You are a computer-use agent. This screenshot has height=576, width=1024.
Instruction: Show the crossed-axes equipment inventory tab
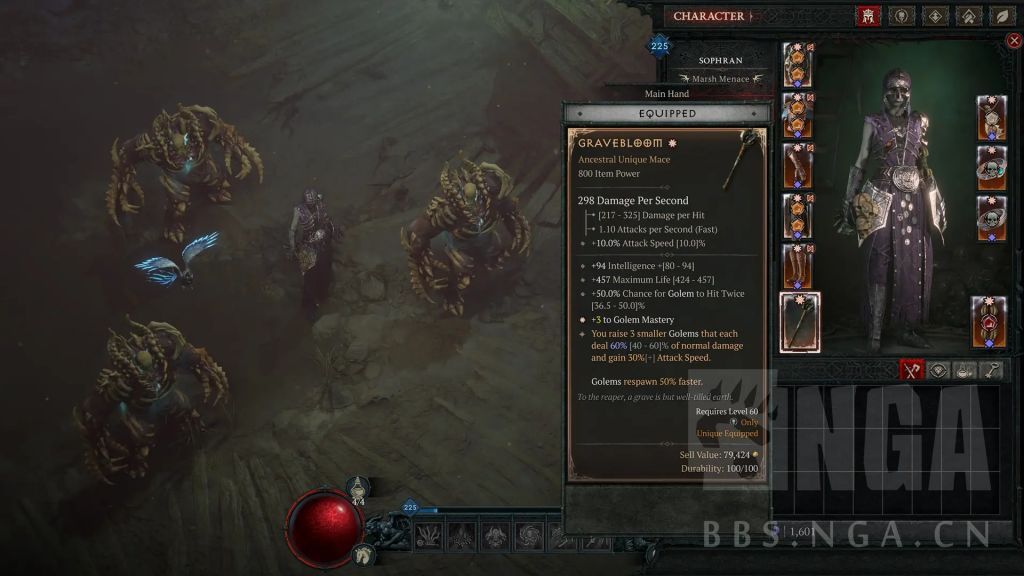[911, 370]
